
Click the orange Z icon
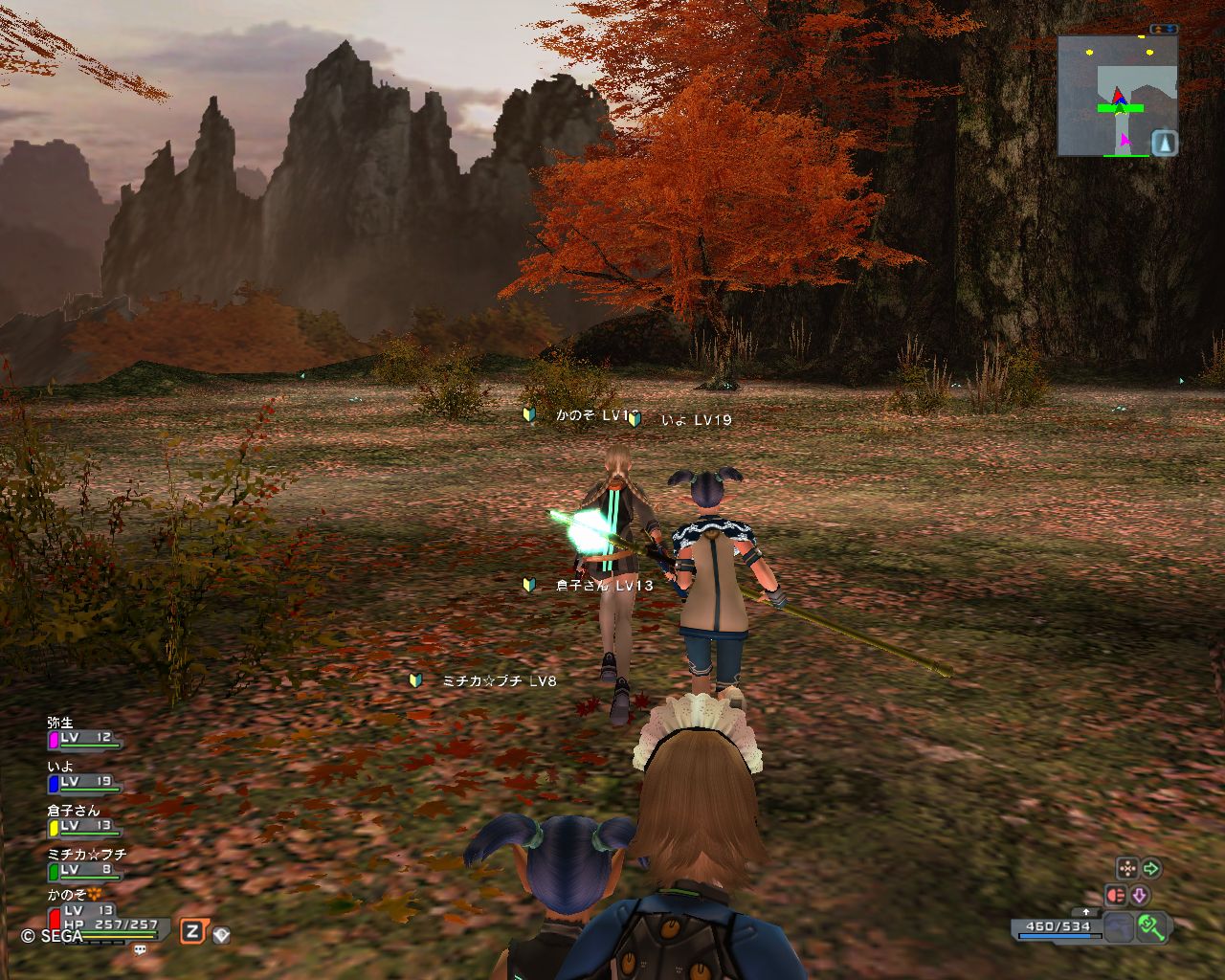pos(191,932)
